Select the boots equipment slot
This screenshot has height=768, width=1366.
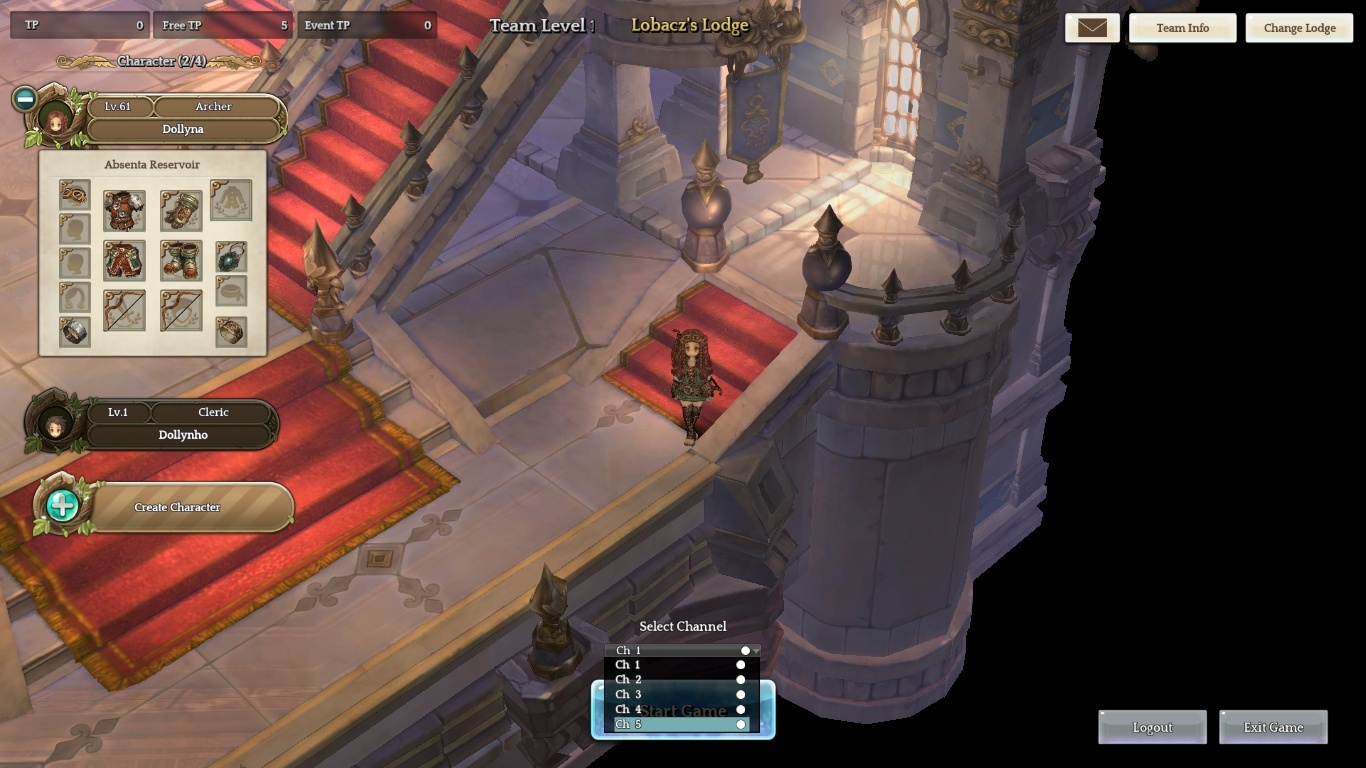181,260
